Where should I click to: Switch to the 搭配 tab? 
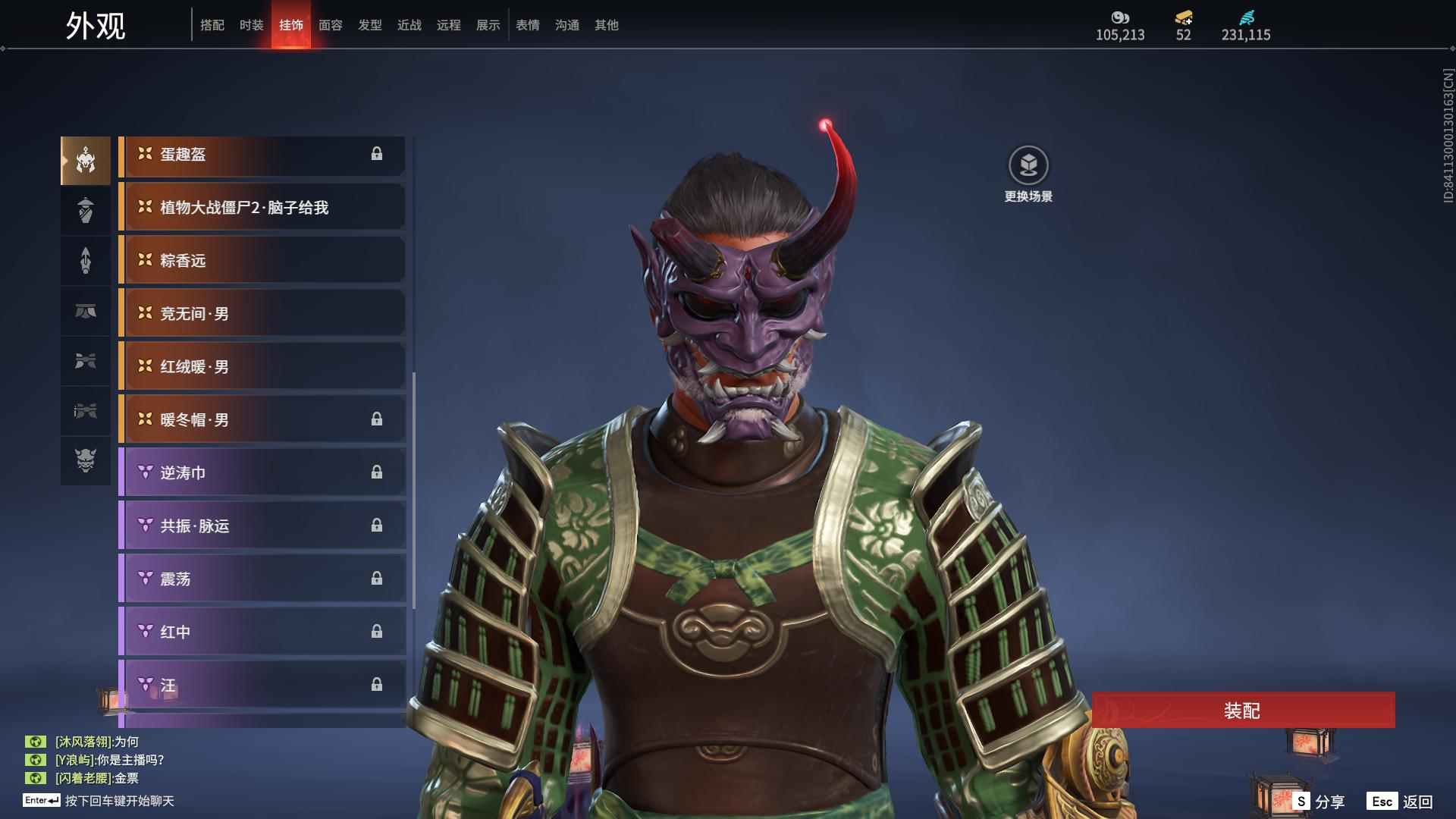[x=212, y=25]
